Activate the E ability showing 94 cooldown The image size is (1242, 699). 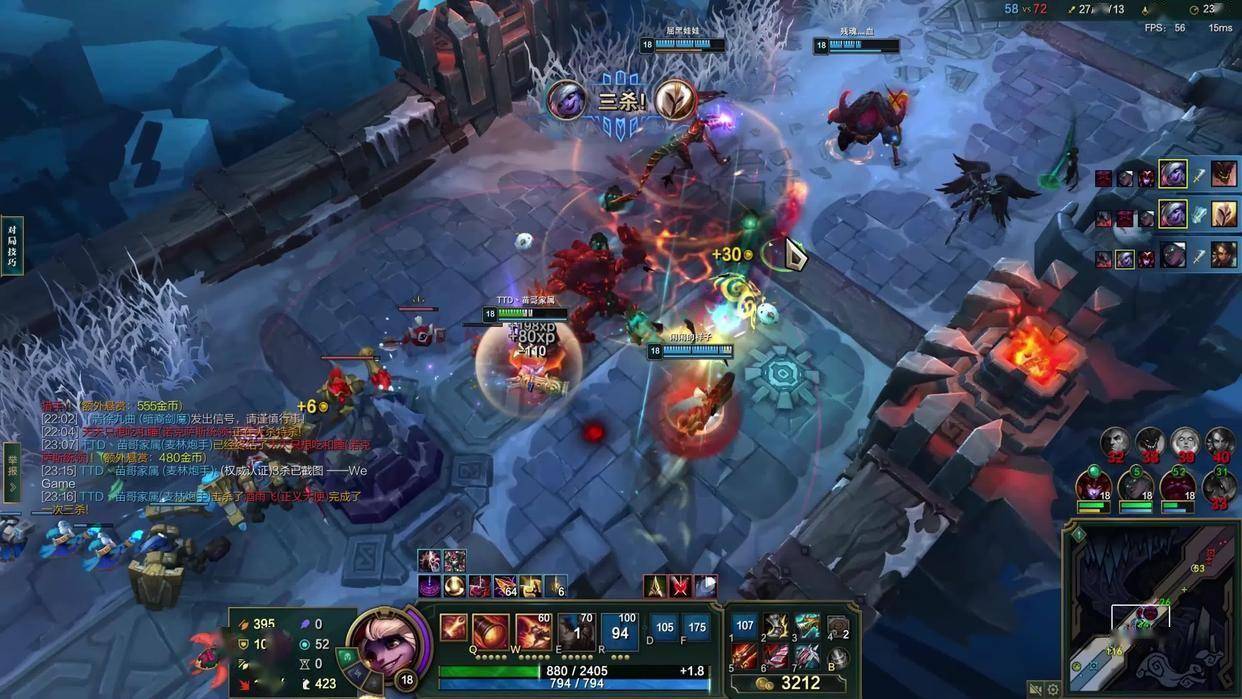(x=620, y=632)
